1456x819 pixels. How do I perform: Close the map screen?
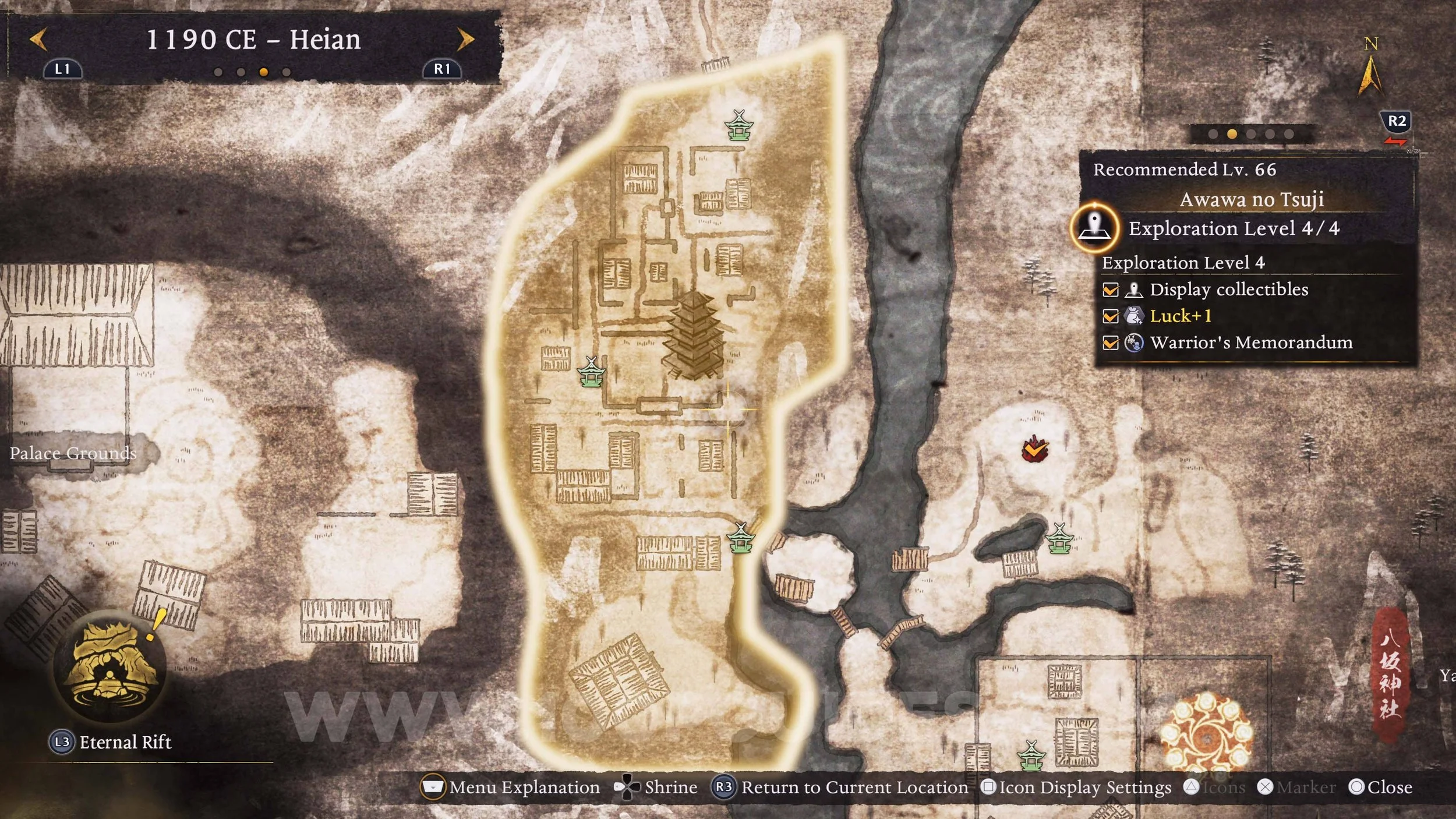click(1380, 788)
